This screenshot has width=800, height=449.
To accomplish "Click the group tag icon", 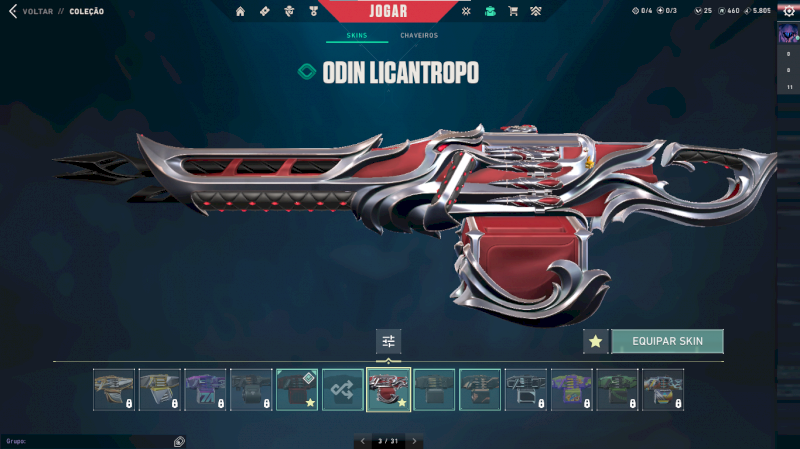I will pyautogui.click(x=179, y=441).
